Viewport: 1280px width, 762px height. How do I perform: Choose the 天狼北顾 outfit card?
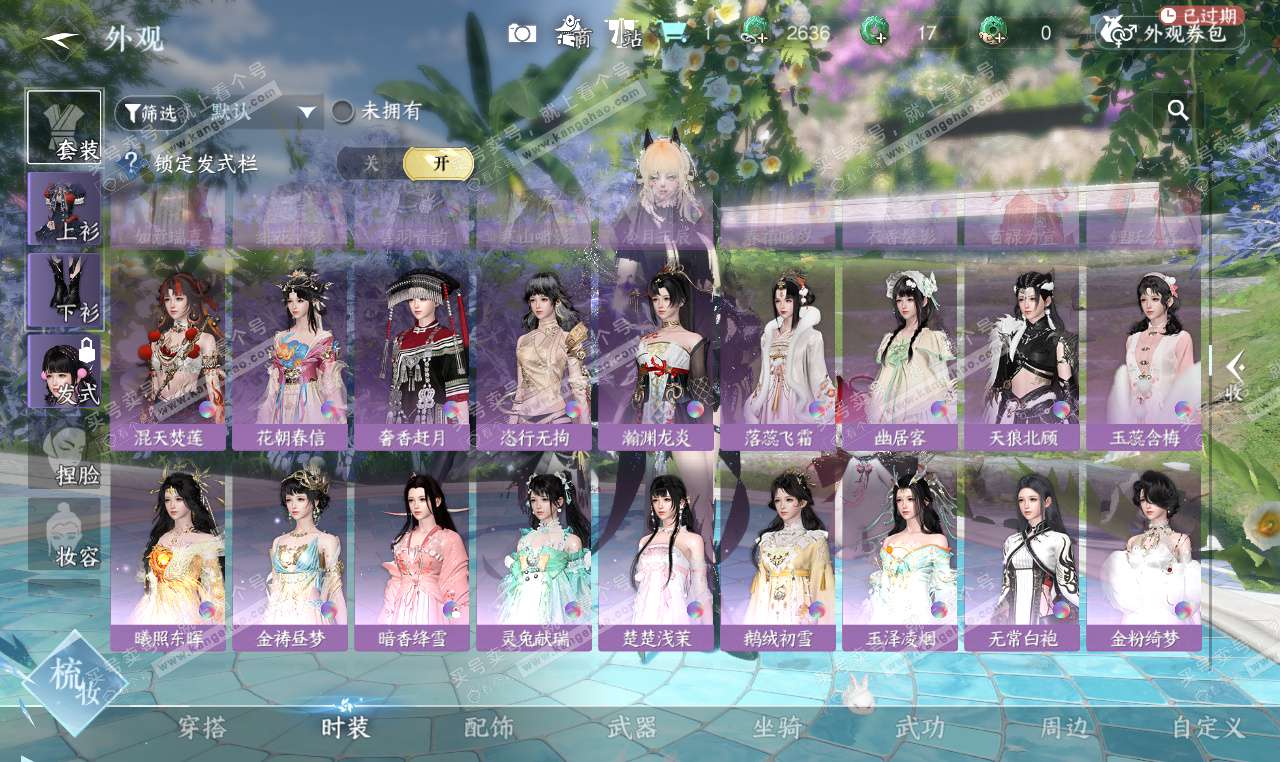coord(1022,350)
